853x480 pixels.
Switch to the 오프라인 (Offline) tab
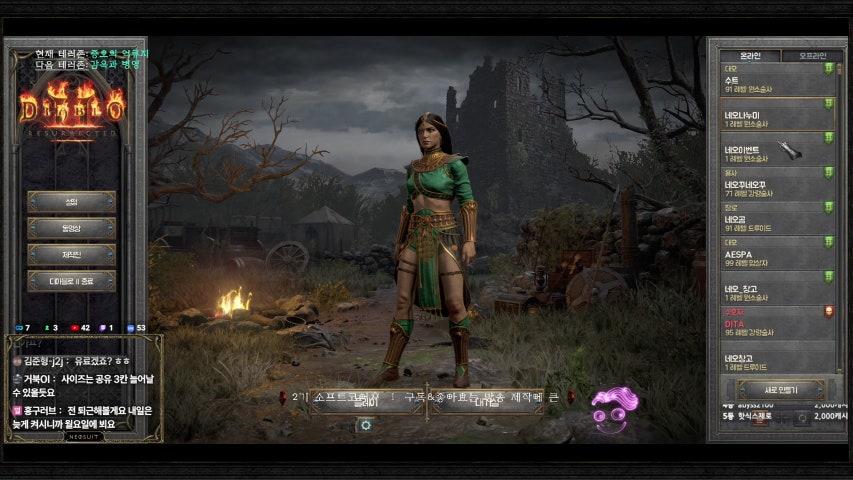806,55
